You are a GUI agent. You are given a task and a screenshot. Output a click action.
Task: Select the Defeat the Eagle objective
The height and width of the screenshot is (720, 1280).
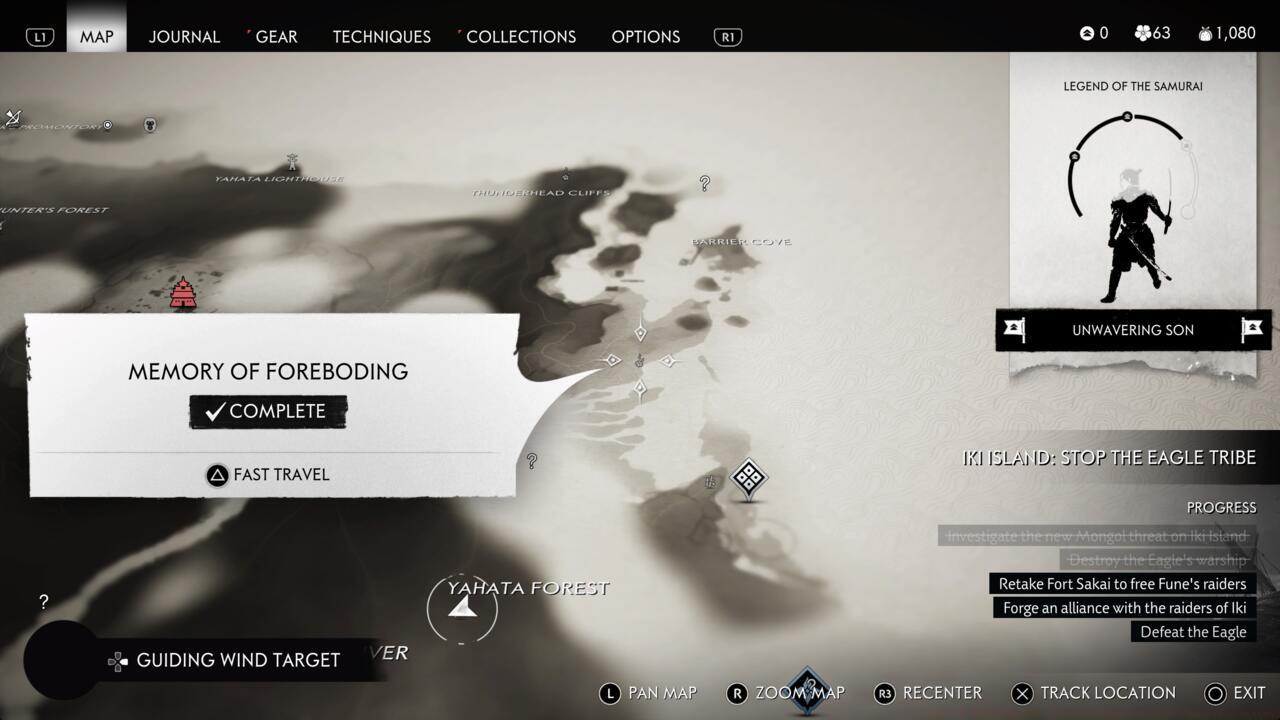[1193, 632]
